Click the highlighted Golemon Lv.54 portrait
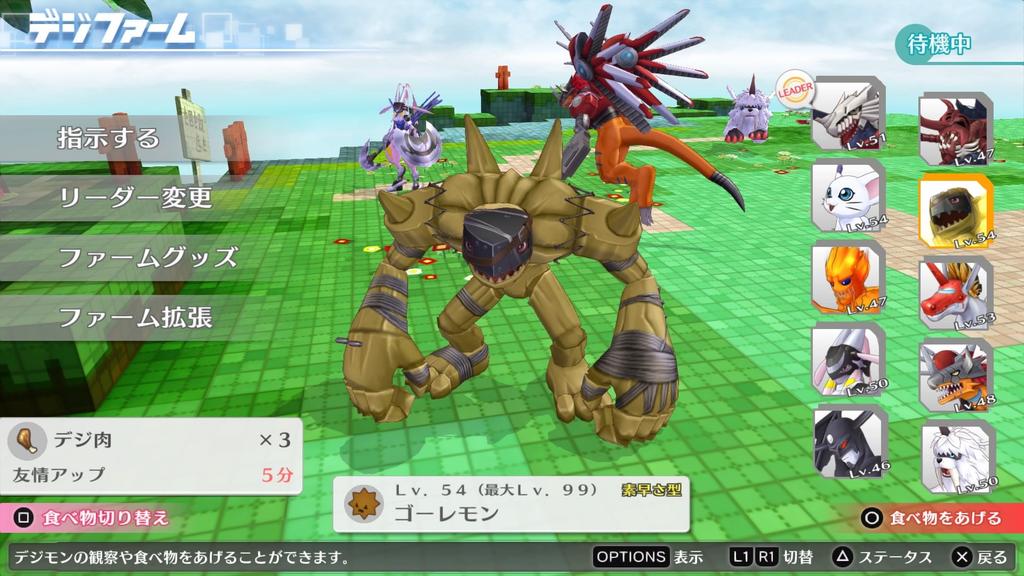 click(955, 211)
